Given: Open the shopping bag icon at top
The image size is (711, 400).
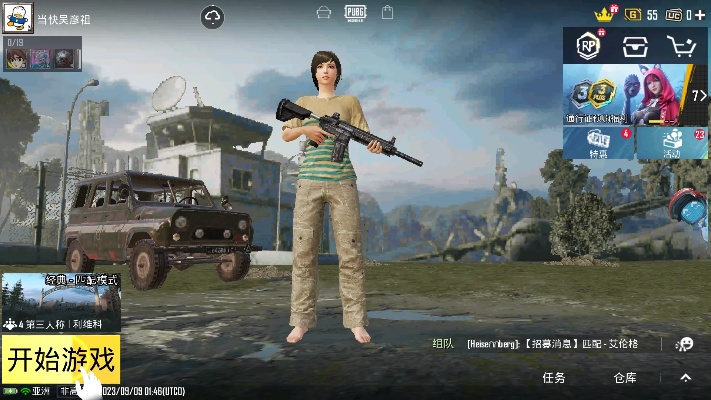Looking at the screenshot, I should point(388,13).
